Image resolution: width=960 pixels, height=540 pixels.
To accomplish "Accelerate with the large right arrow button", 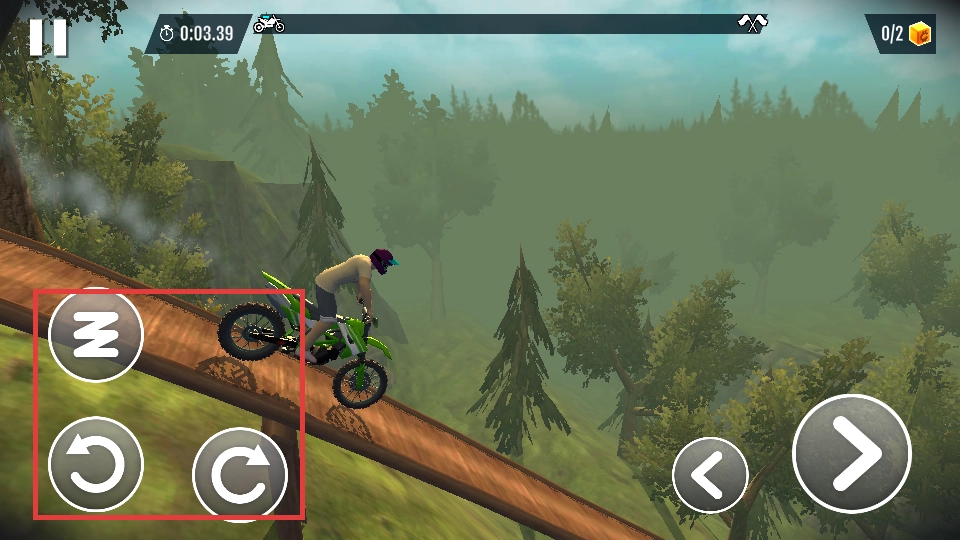I will 851,454.
